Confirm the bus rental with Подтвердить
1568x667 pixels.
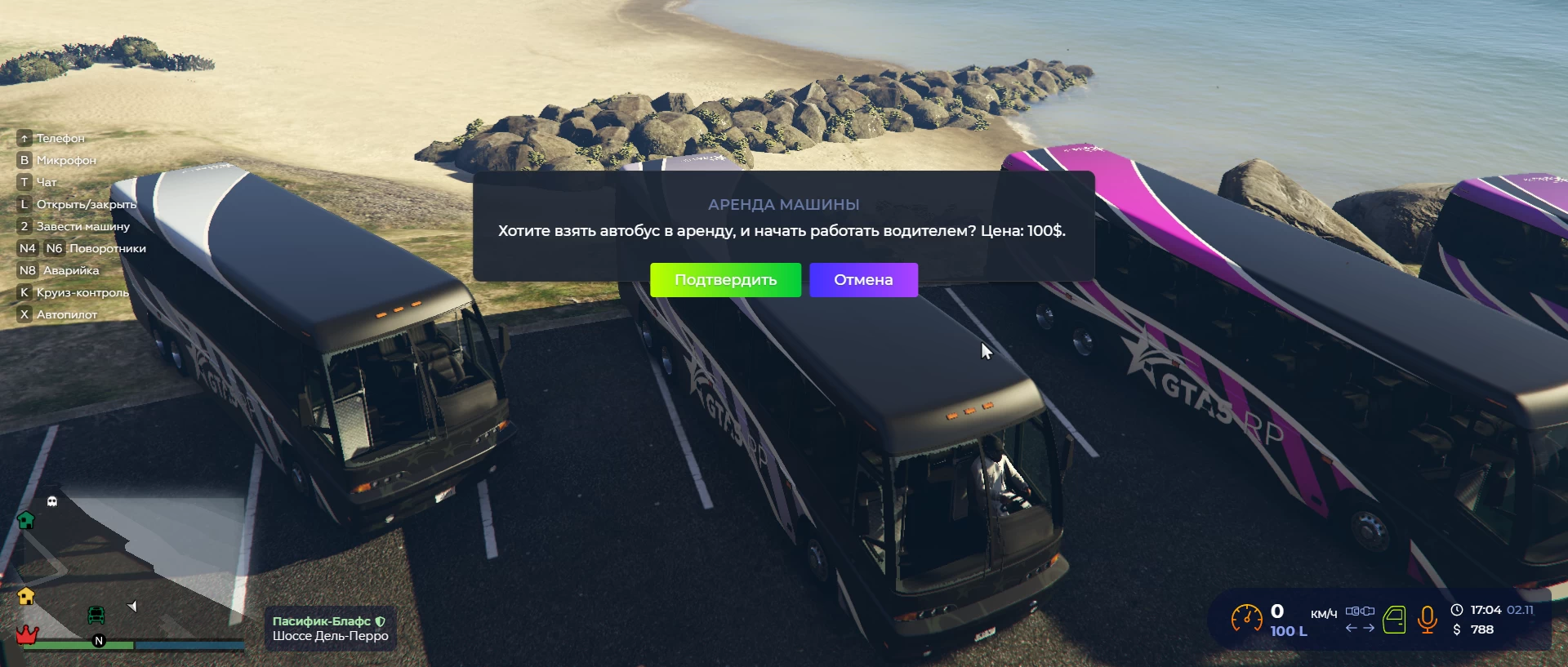(x=725, y=280)
